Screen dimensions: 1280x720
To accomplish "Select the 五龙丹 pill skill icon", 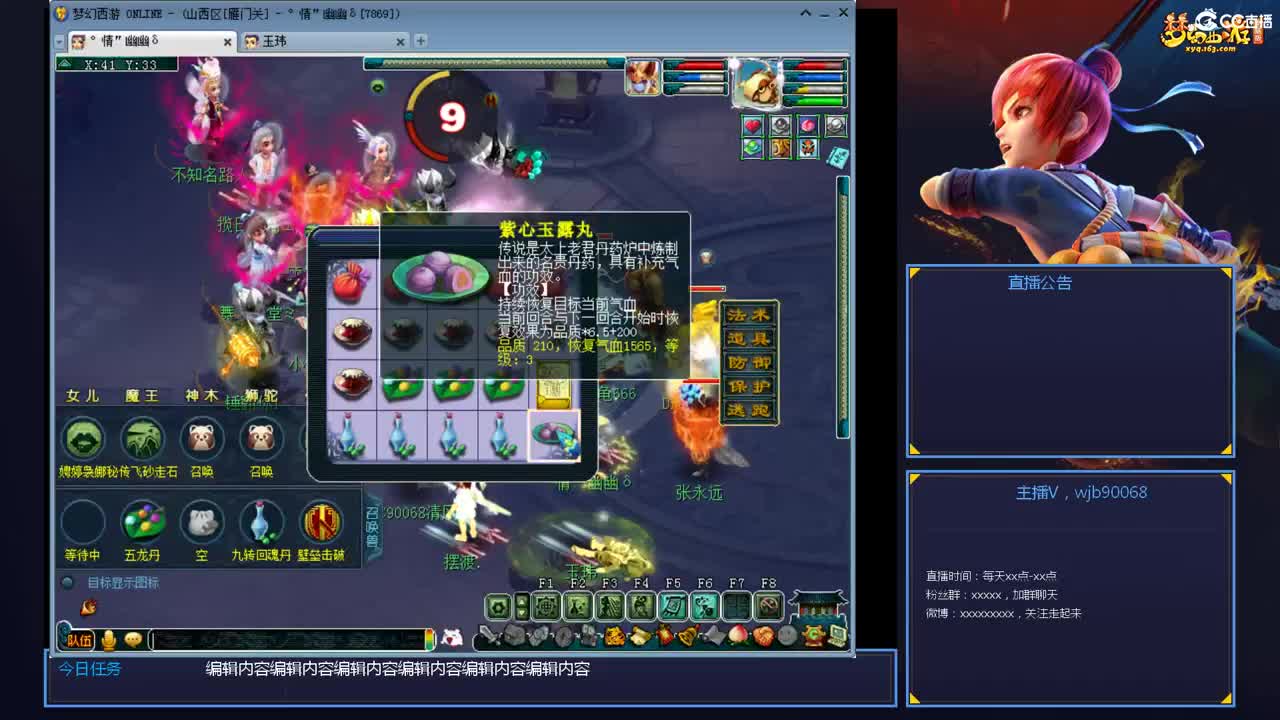I will click(142, 521).
